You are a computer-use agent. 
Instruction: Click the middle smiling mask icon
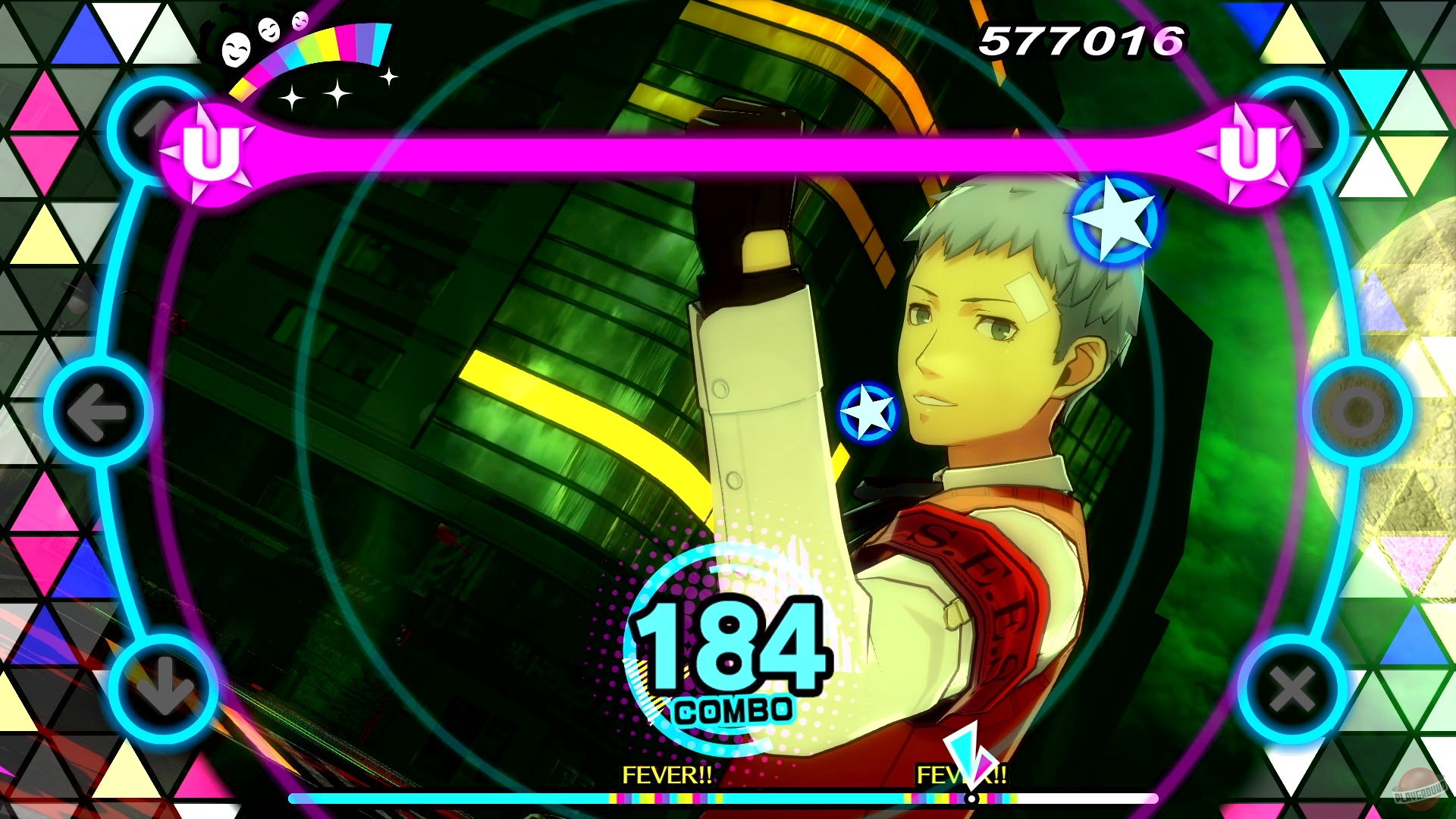point(269,31)
